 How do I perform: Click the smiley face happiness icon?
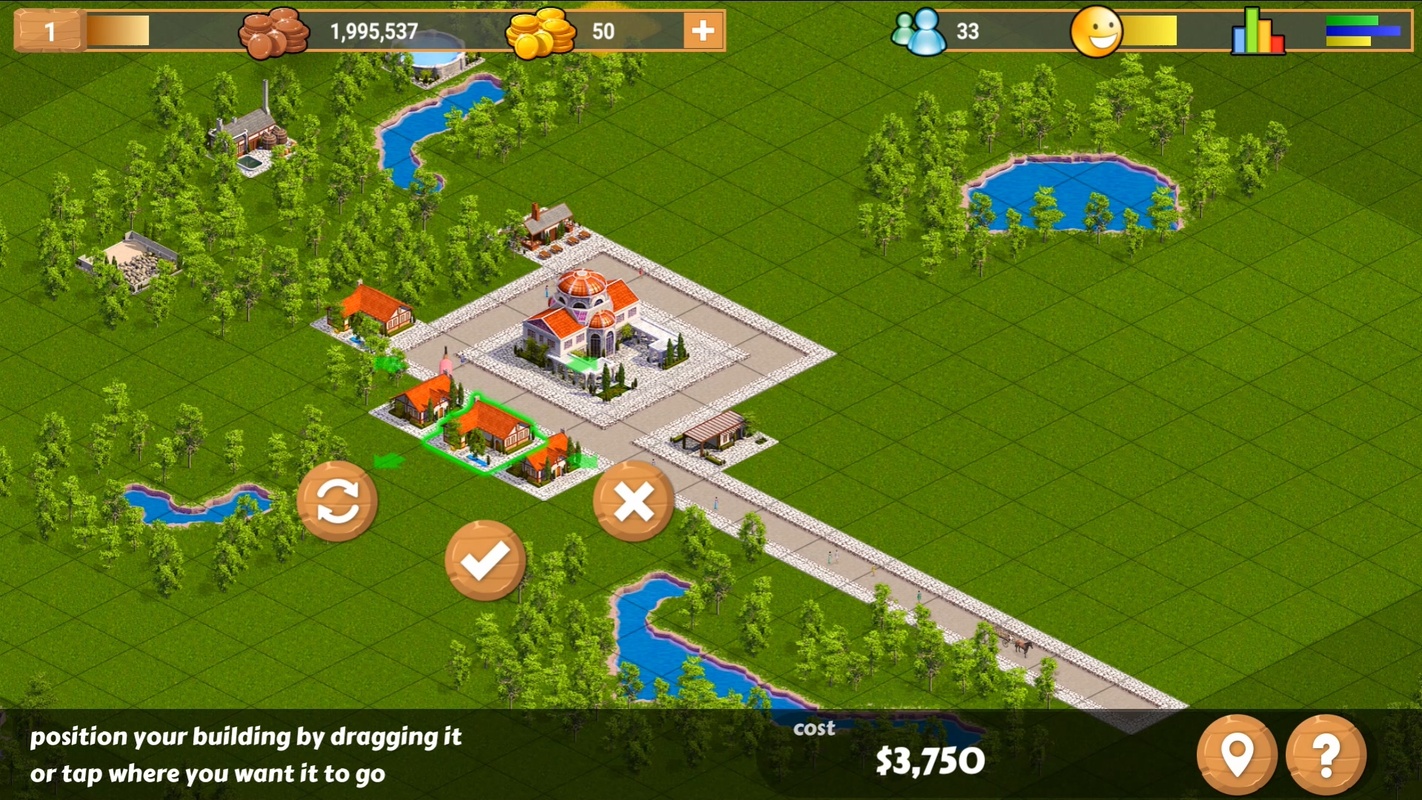[1096, 32]
